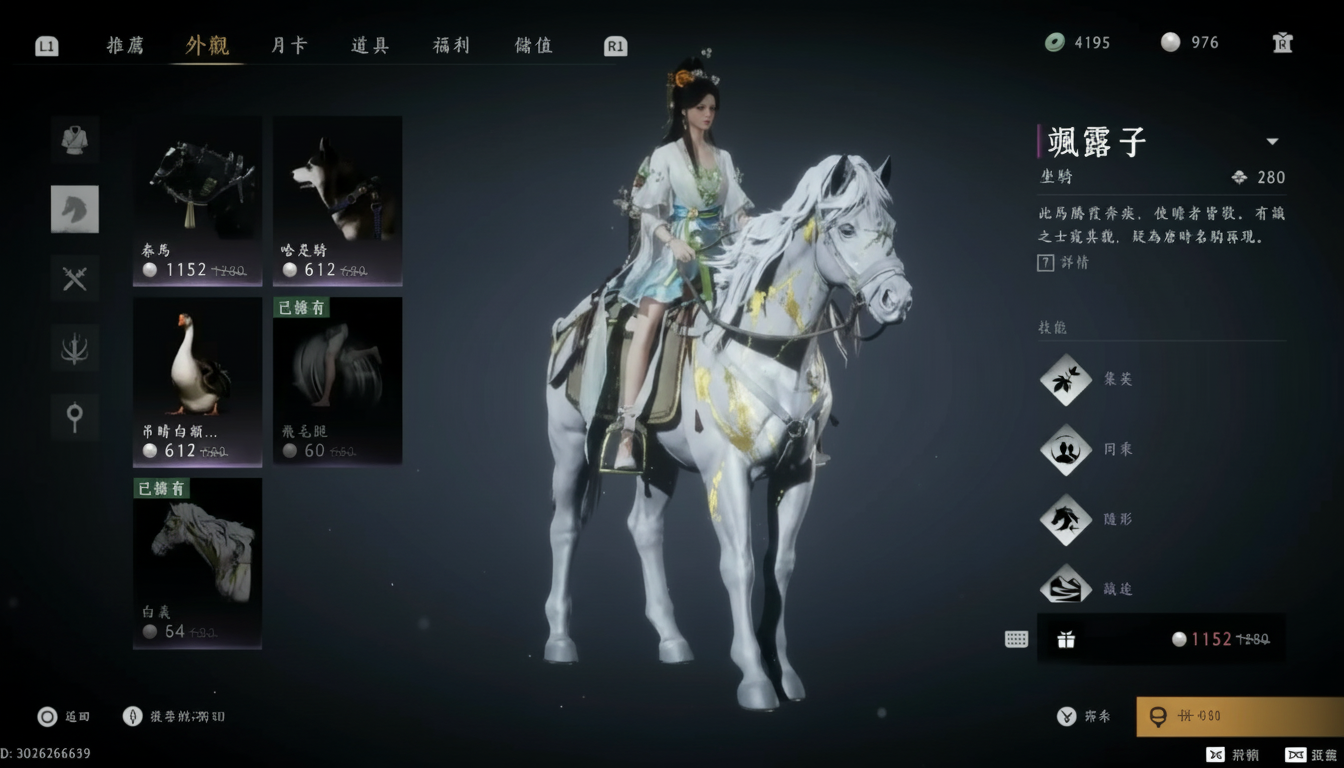The width and height of the screenshot is (1344, 768).
Task: Click the R1 shoulder button tab indicator
Action: pyautogui.click(x=615, y=45)
